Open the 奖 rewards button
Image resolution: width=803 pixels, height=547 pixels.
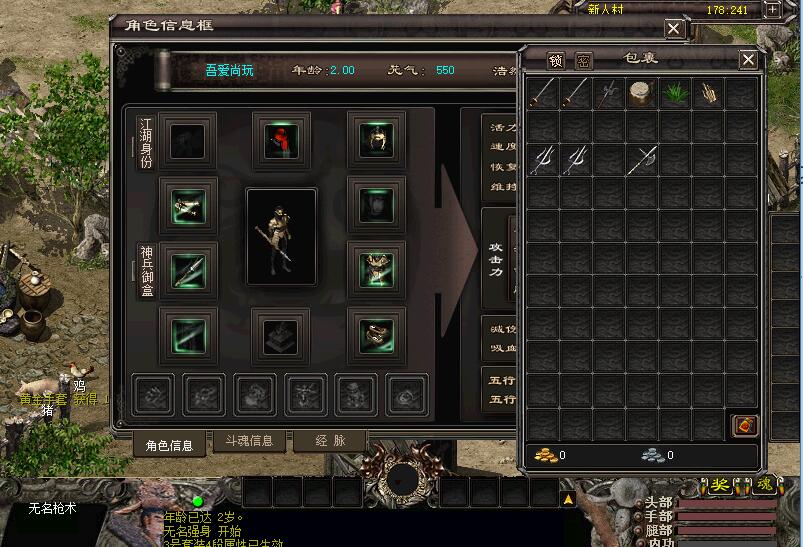point(720,485)
